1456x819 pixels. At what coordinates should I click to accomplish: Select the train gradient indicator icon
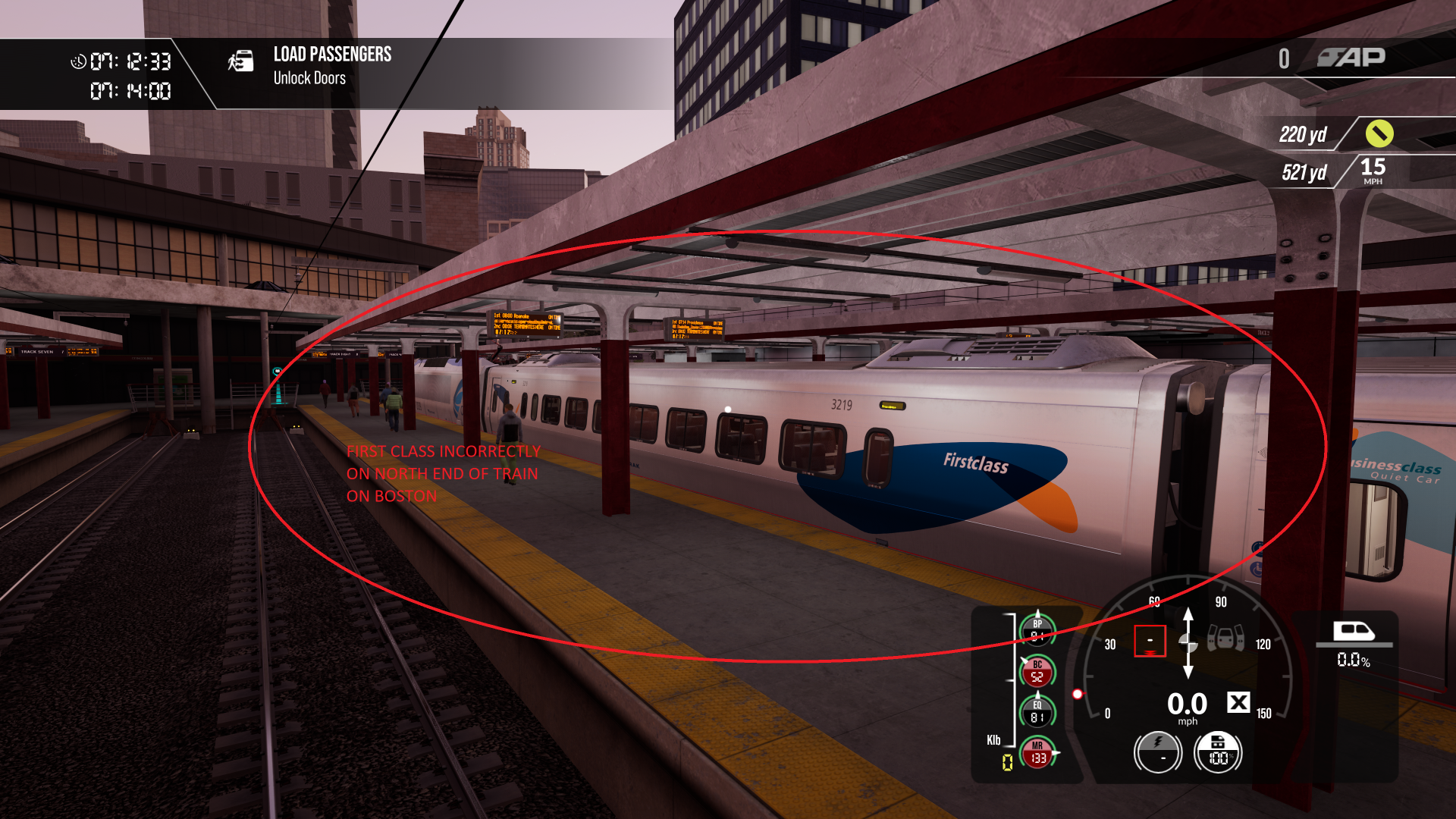(x=1354, y=632)
